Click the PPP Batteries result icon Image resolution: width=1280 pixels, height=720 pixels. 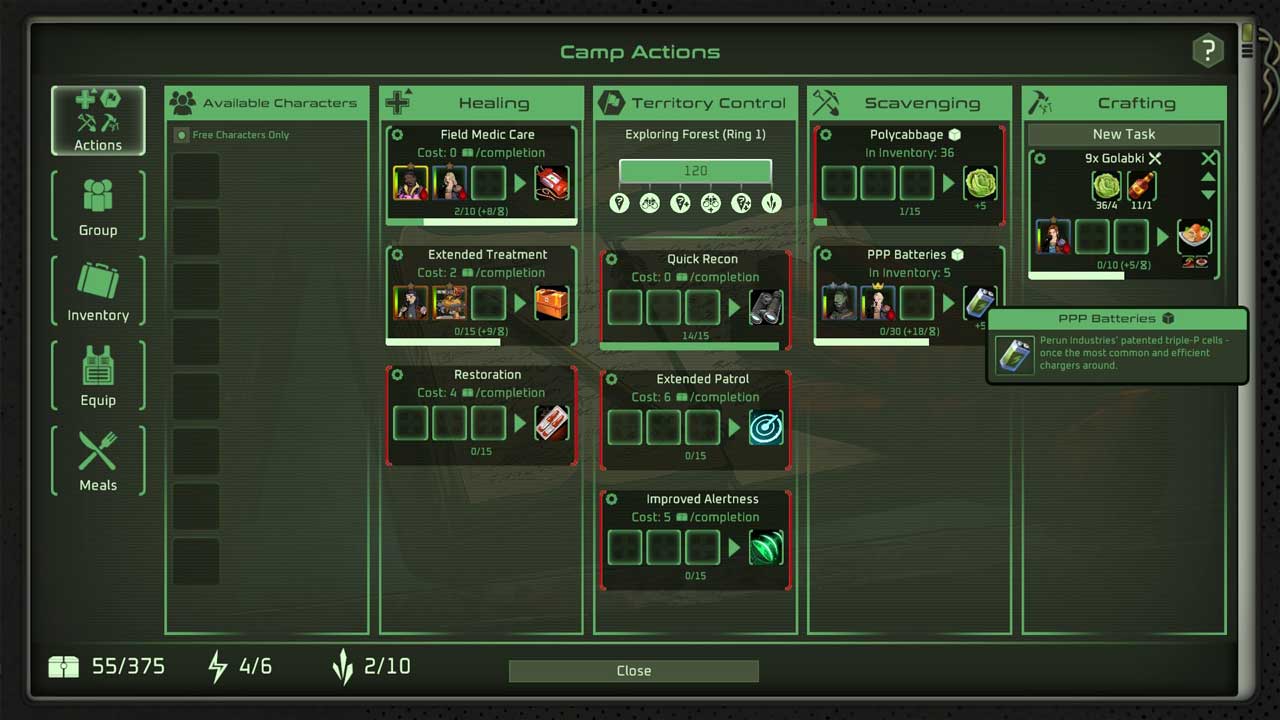(x=980, y=304)
